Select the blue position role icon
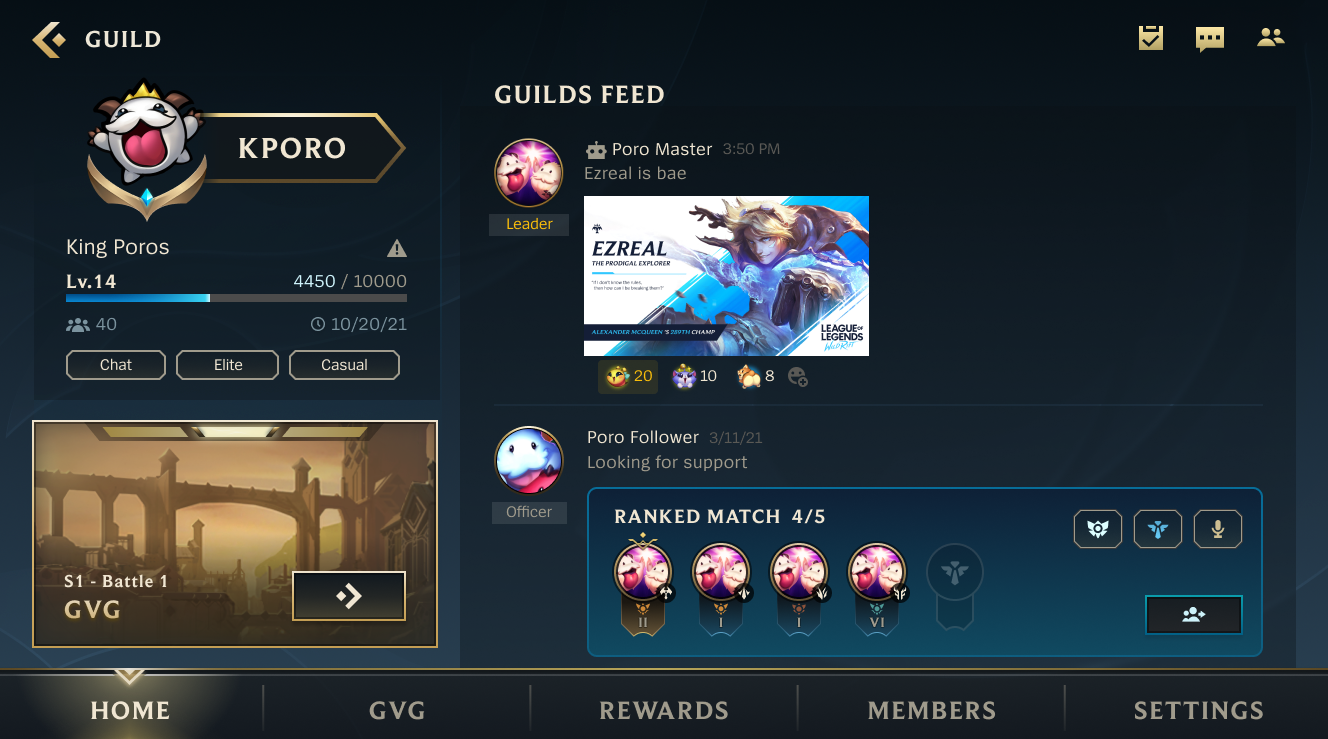Screen dimensions: 1328x739 (1157, 528)
